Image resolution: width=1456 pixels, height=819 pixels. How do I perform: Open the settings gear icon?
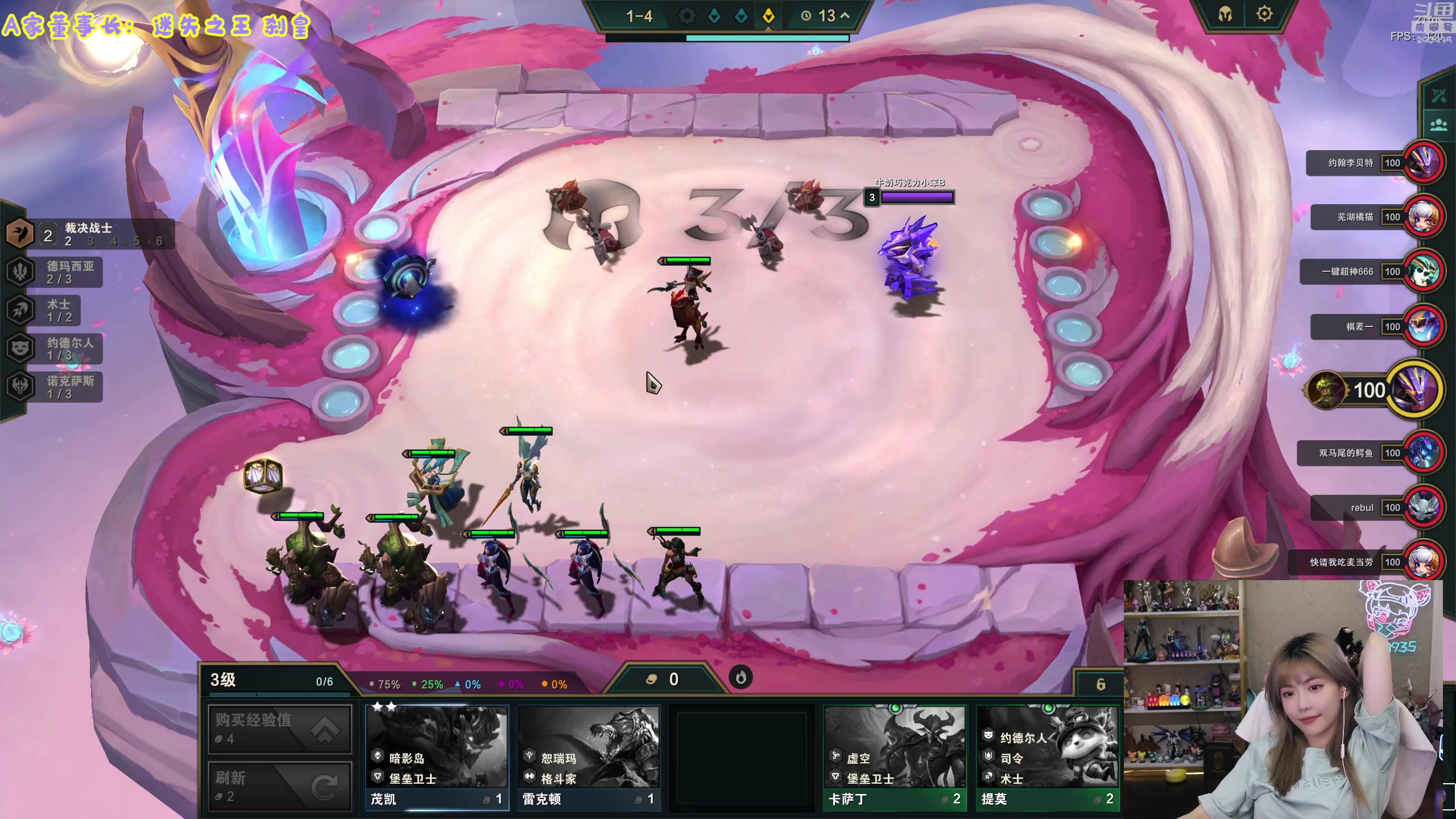pyautogui.click(x=1264, y=14)
